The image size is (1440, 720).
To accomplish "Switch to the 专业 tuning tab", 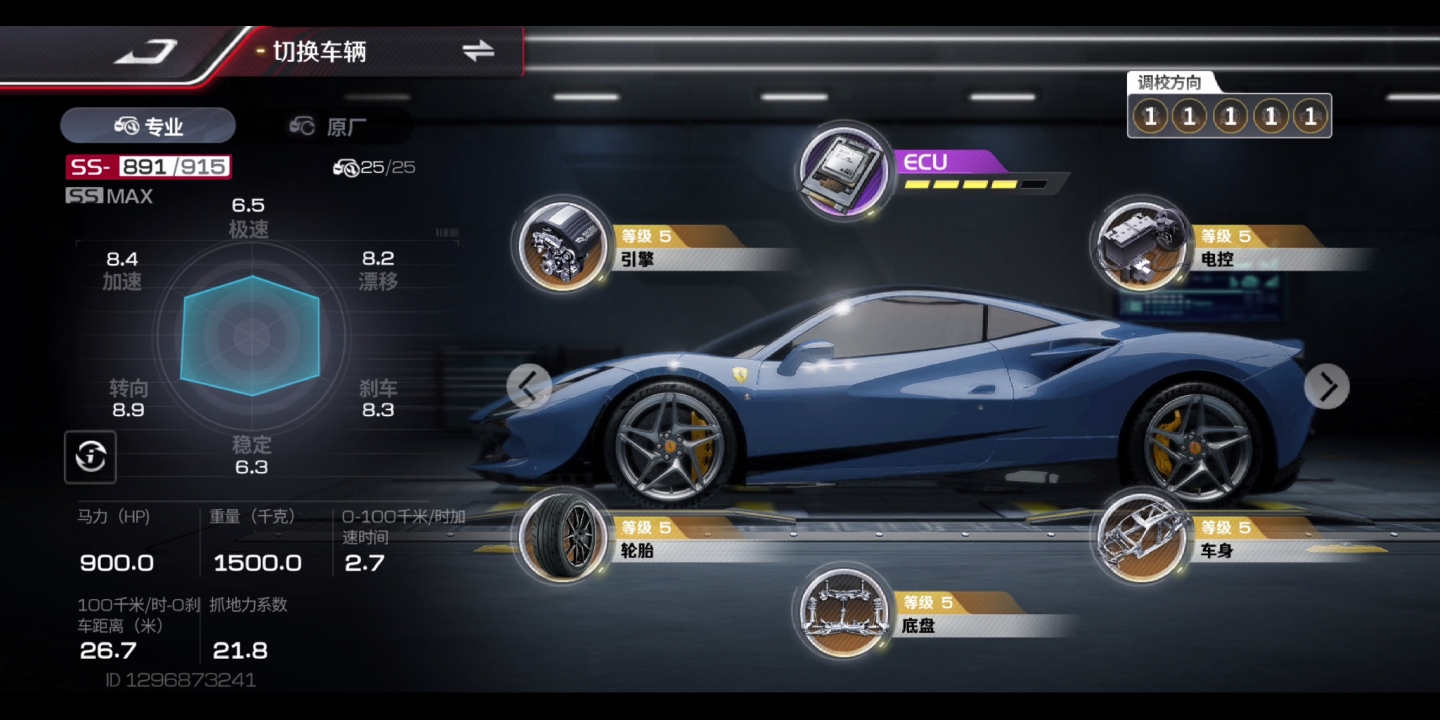I will (x=148, y=126).
